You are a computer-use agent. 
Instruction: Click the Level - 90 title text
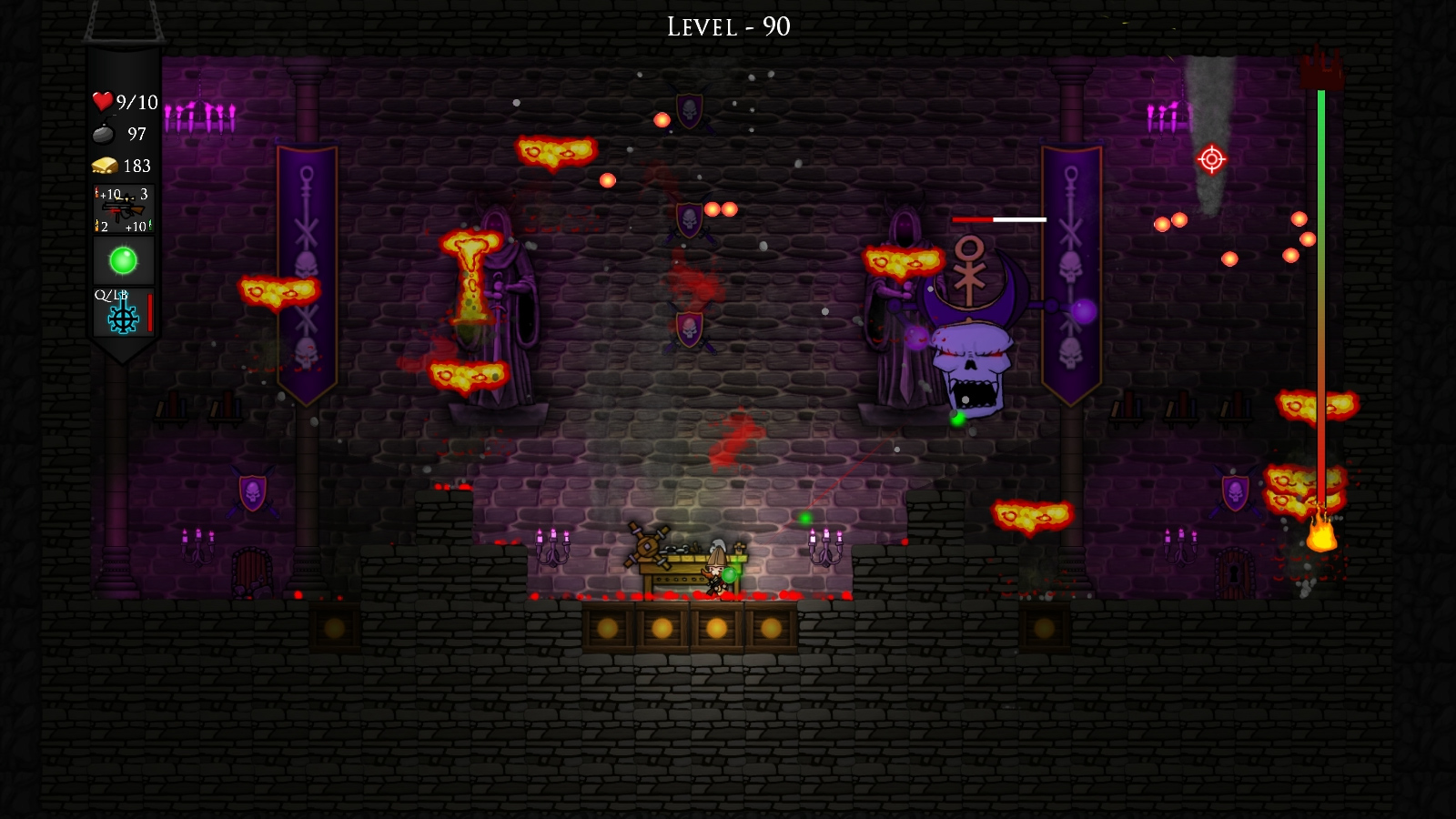point(726,25)
